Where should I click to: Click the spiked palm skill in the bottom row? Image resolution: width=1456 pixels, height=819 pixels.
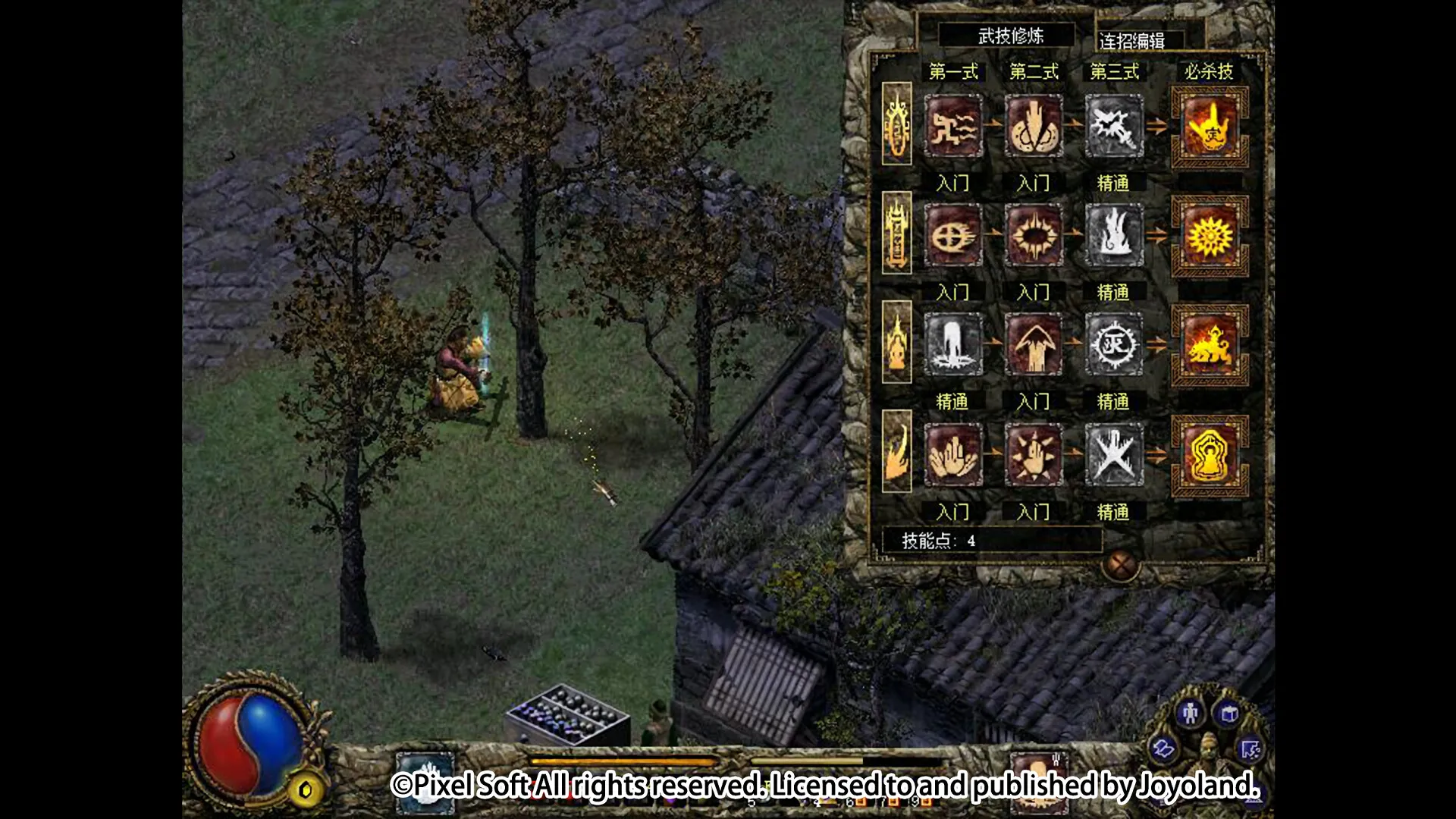1034,453
